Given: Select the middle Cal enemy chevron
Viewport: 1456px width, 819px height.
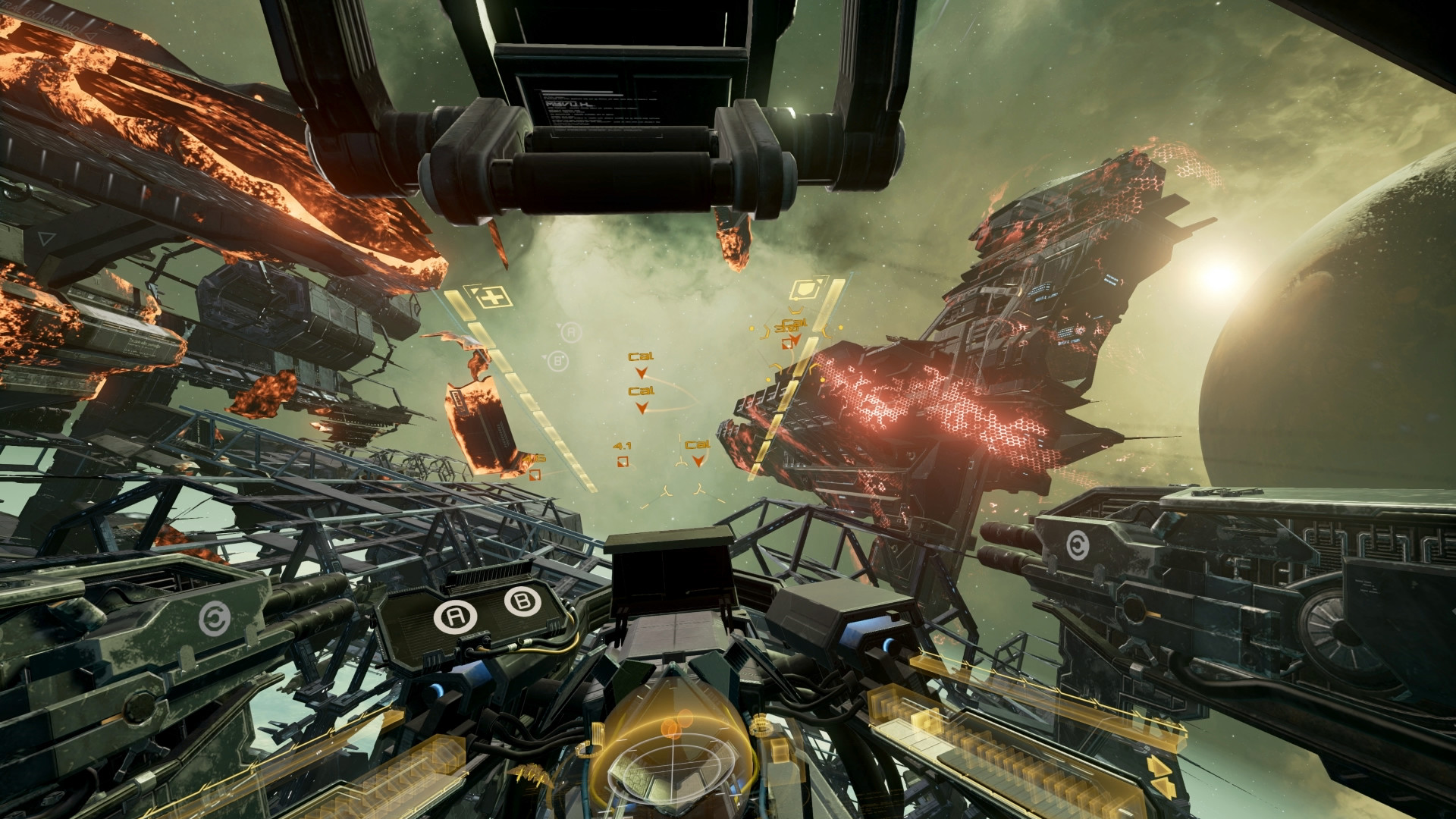Looking at the screenshot, I should click(x=642, y=408).
